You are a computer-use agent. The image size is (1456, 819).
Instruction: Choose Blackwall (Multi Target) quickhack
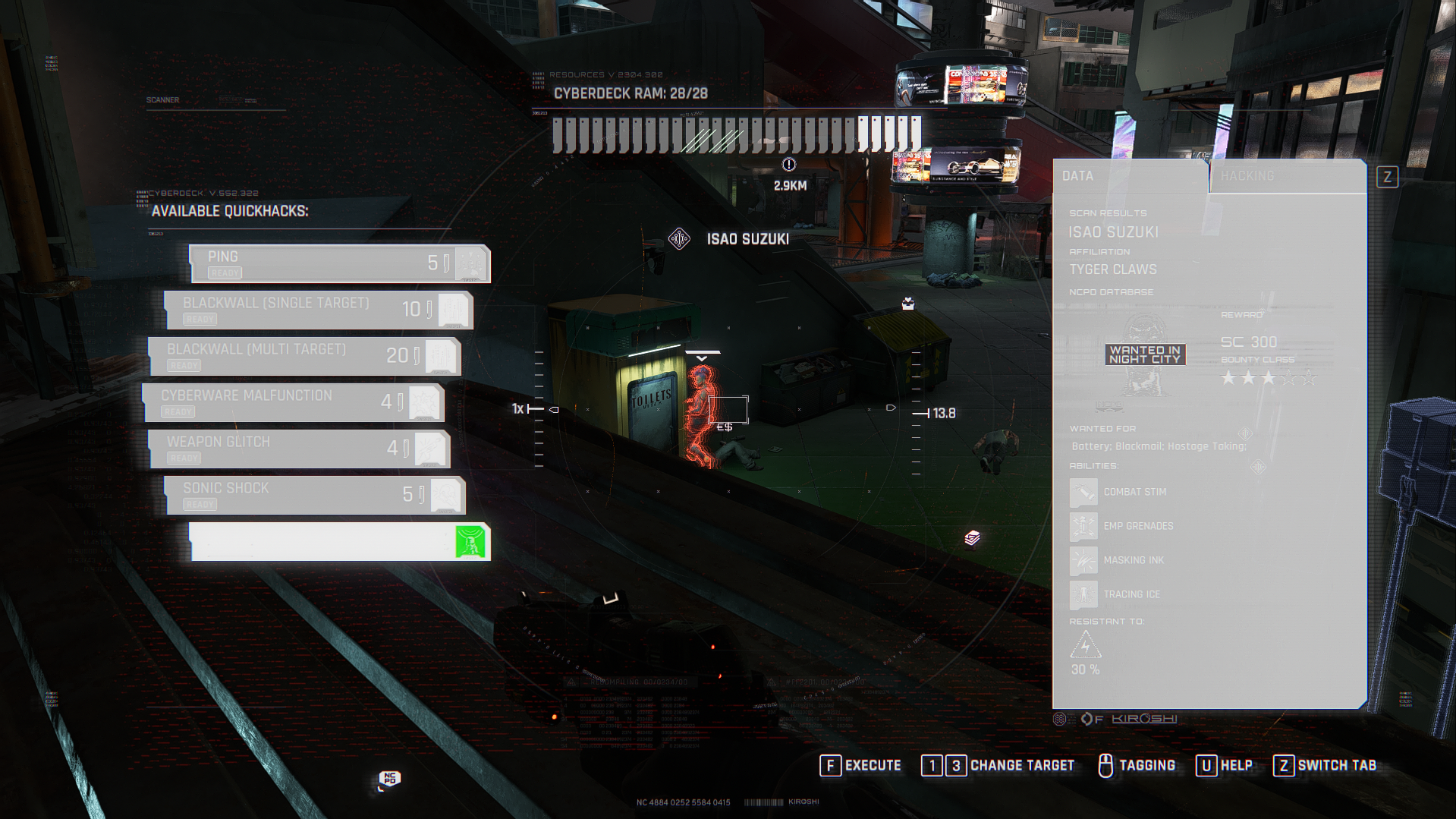(304, 357)
